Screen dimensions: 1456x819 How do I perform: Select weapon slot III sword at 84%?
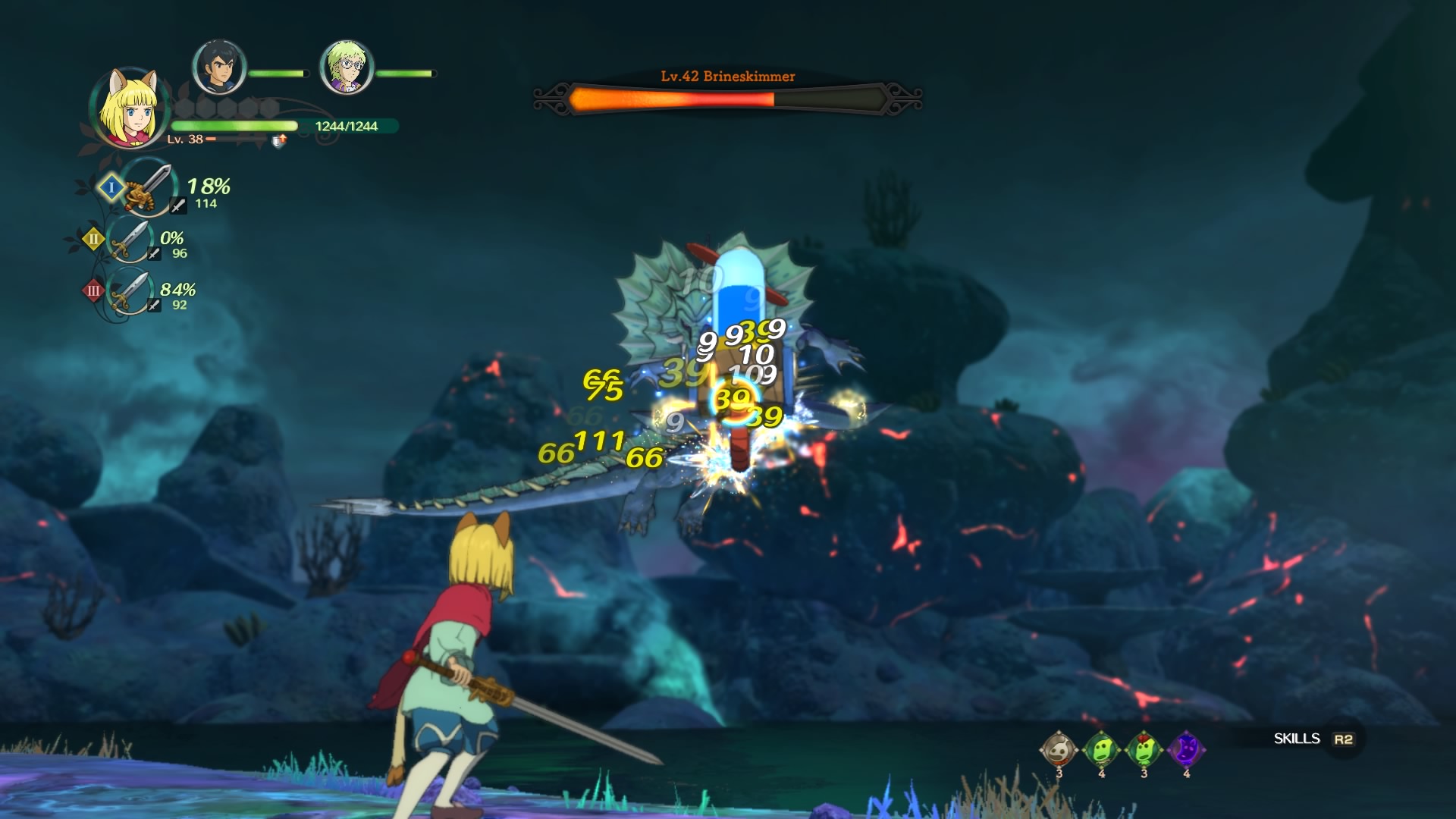130,291
